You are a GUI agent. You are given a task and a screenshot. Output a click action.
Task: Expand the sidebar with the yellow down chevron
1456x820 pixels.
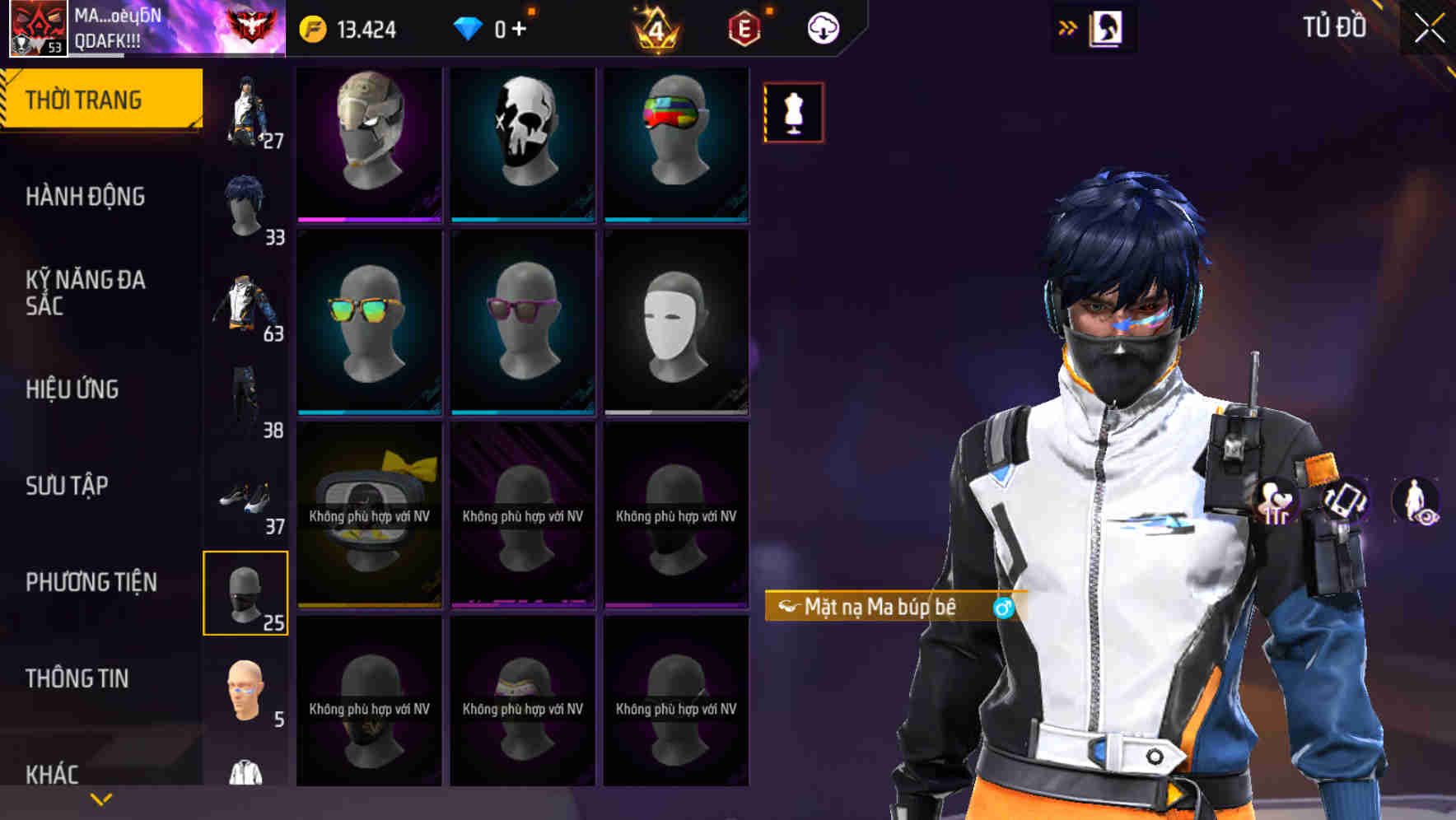[x=99, y=799]
